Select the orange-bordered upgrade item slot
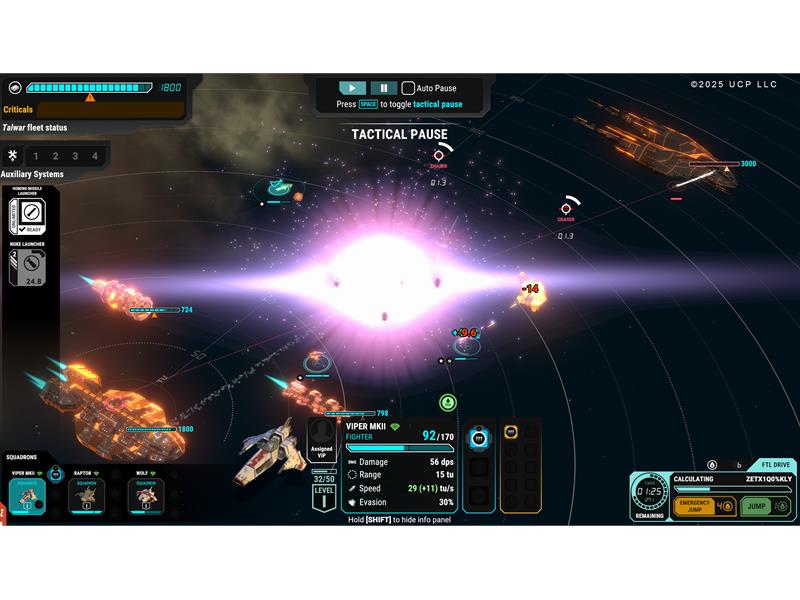Screen dimensions: 800x600 click(x=511, y=433)
